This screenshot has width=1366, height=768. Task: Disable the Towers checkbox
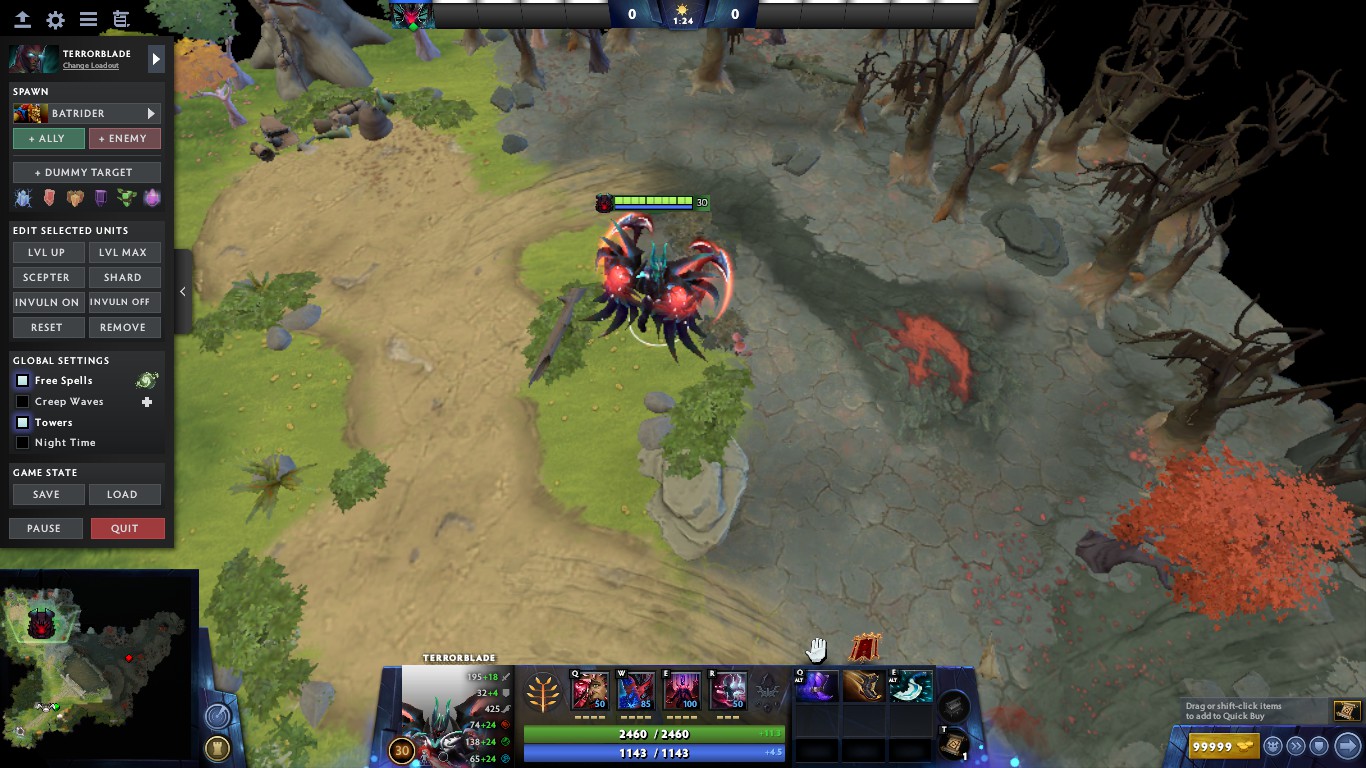click(x=22, y=422)
